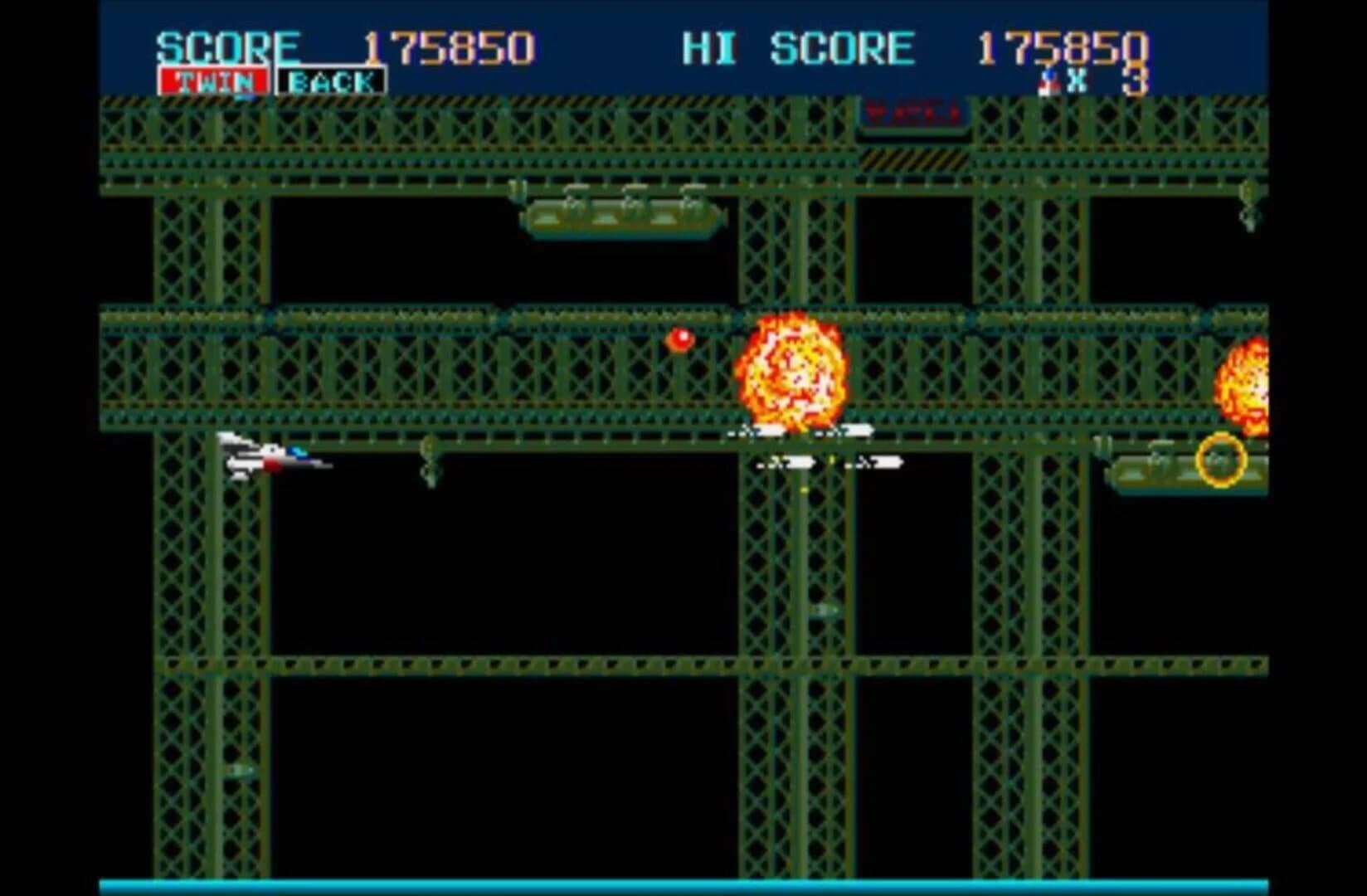Viewport: 1367px width, 896px height.
Task: Click the red enemy orb projectile
Action: tap(679, 338)
